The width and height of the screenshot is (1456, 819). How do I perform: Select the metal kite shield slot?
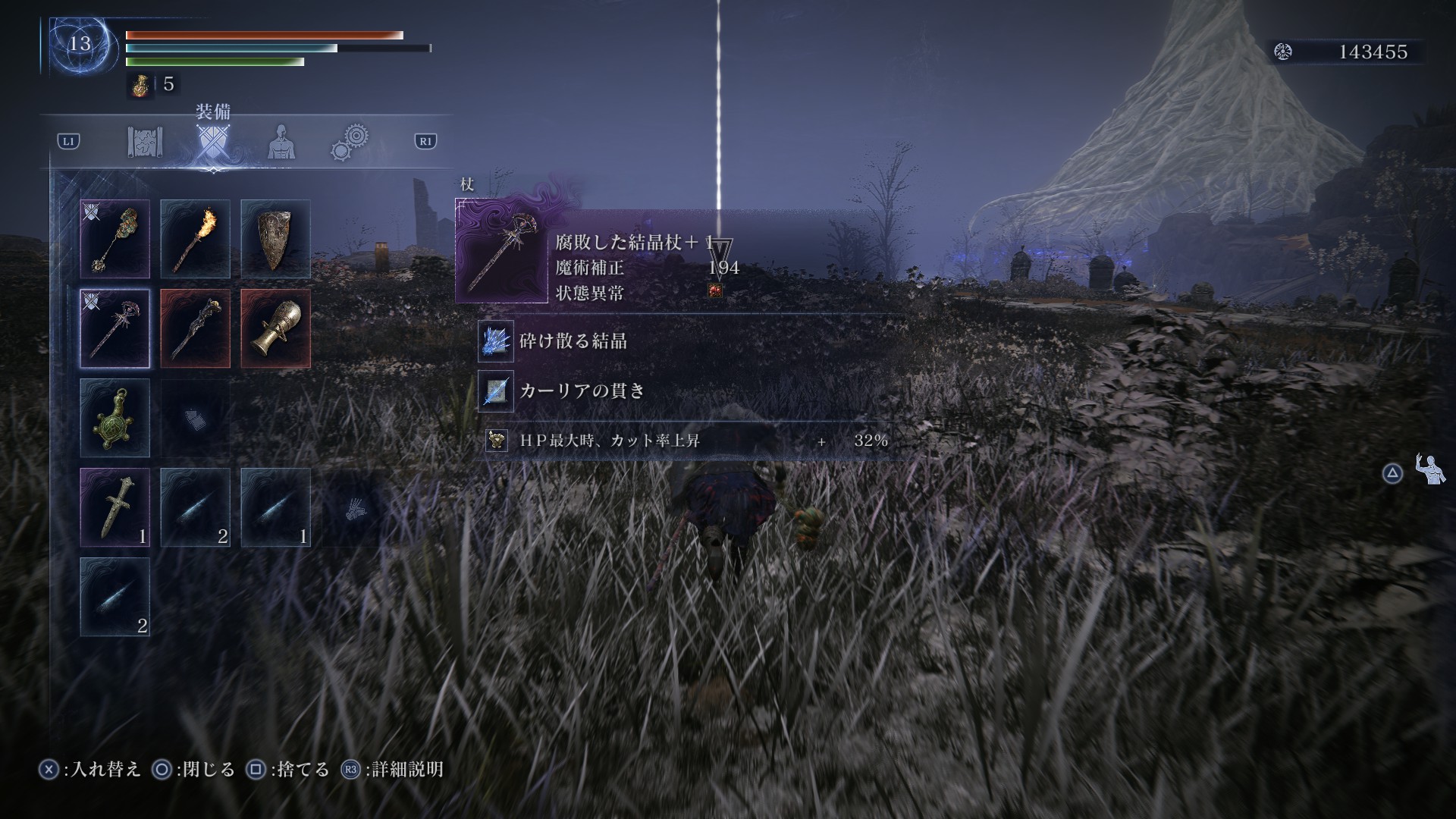pos(275,239)
